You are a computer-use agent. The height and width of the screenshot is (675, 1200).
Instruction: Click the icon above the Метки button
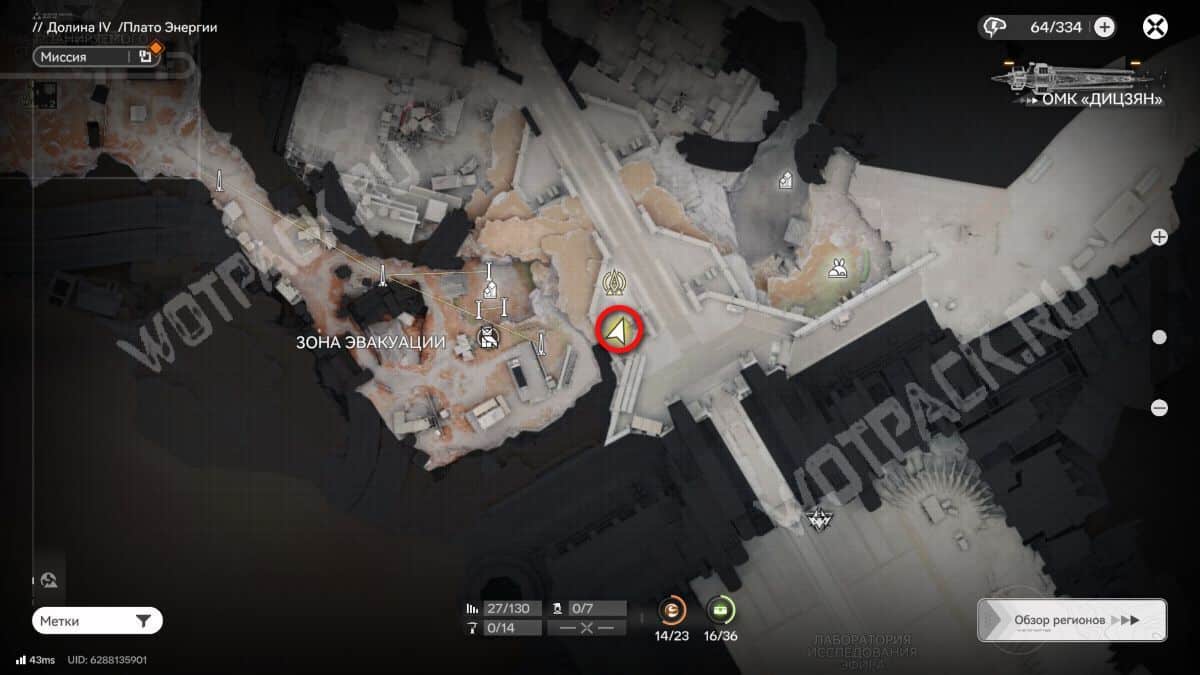click(49, 580)
